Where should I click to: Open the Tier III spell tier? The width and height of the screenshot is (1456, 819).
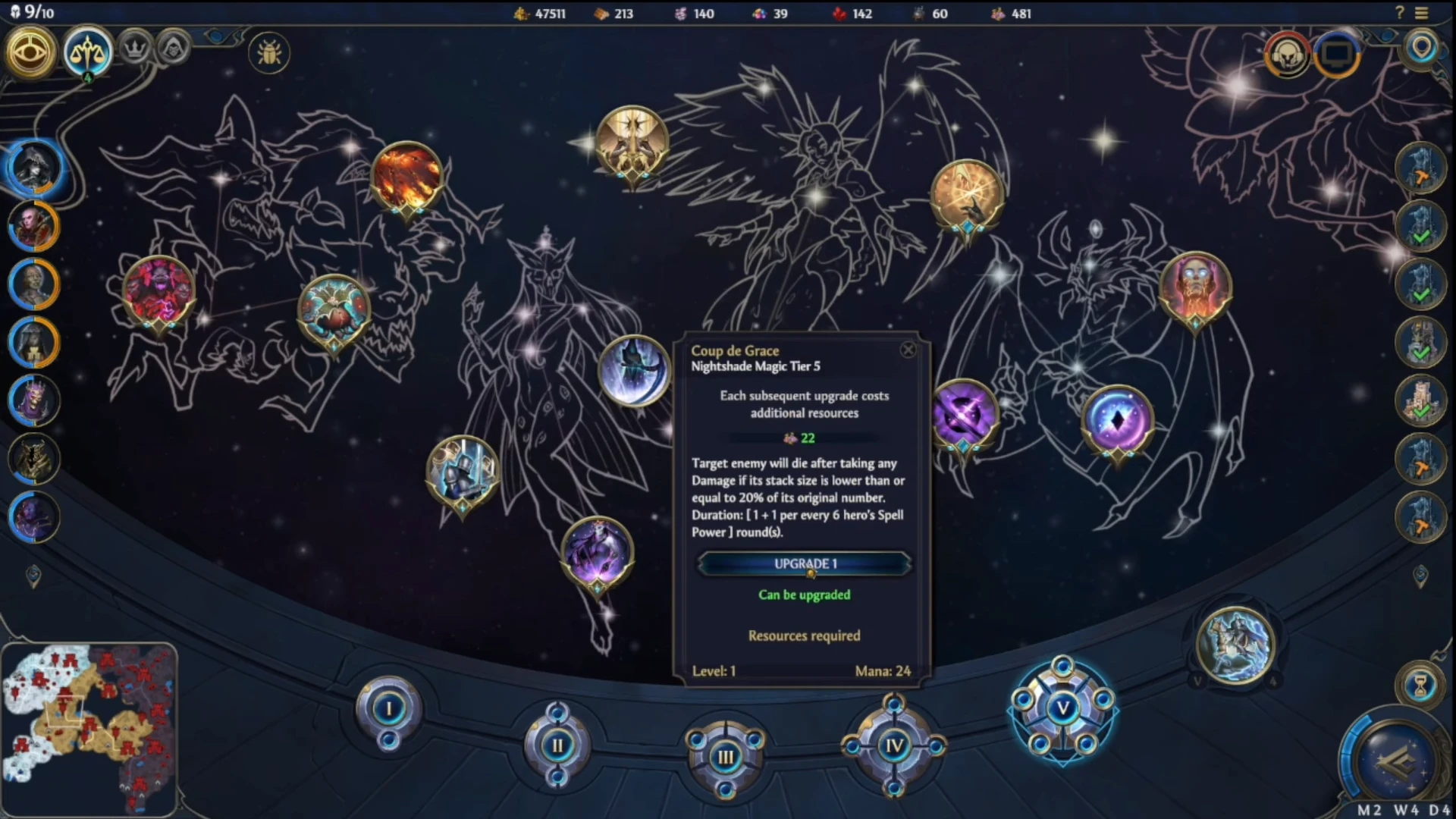[x=726, y=756]
